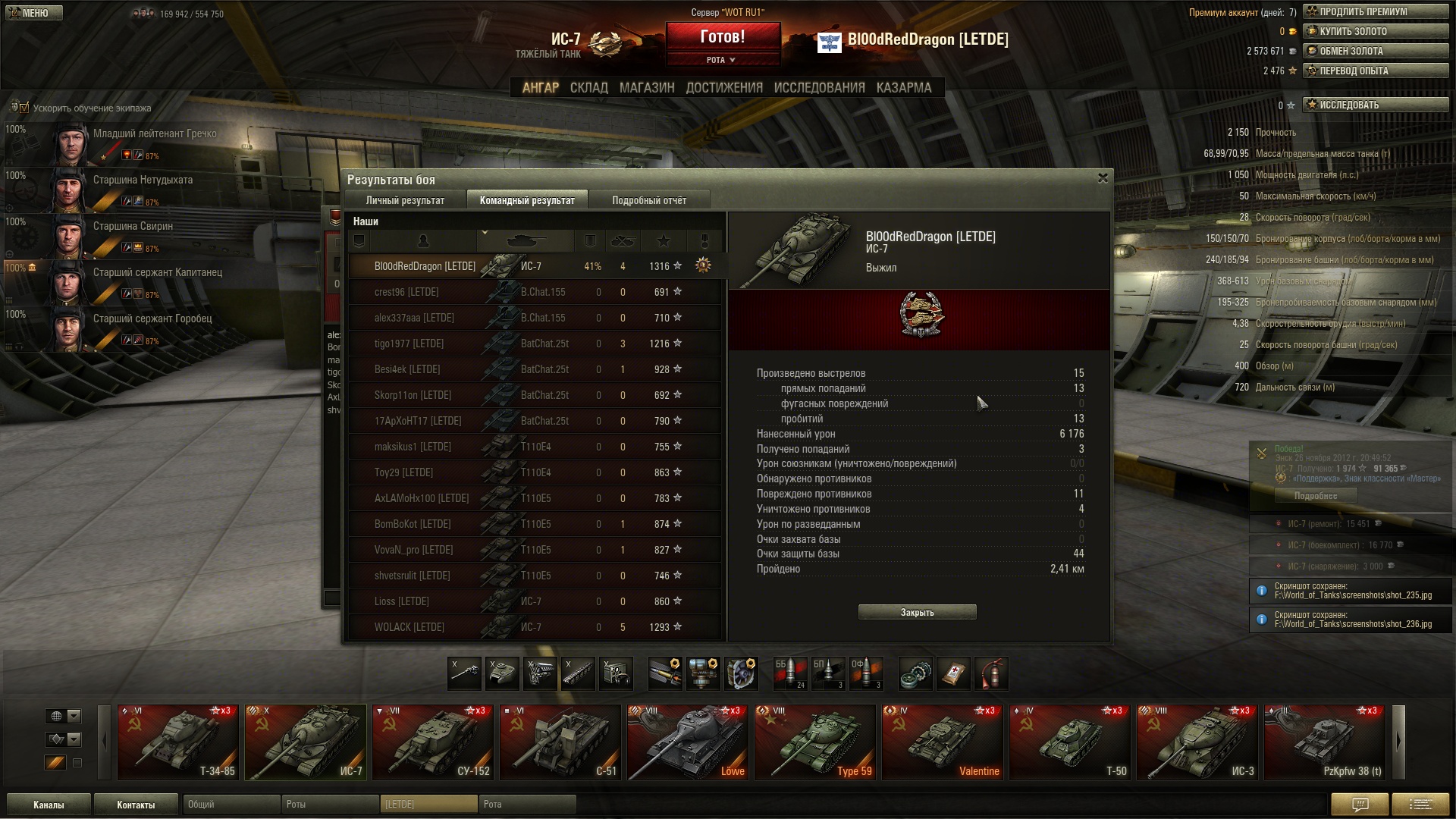Show the Достижения section
The height and width of the screenshot is (819, 1456).
coord(724,88)
